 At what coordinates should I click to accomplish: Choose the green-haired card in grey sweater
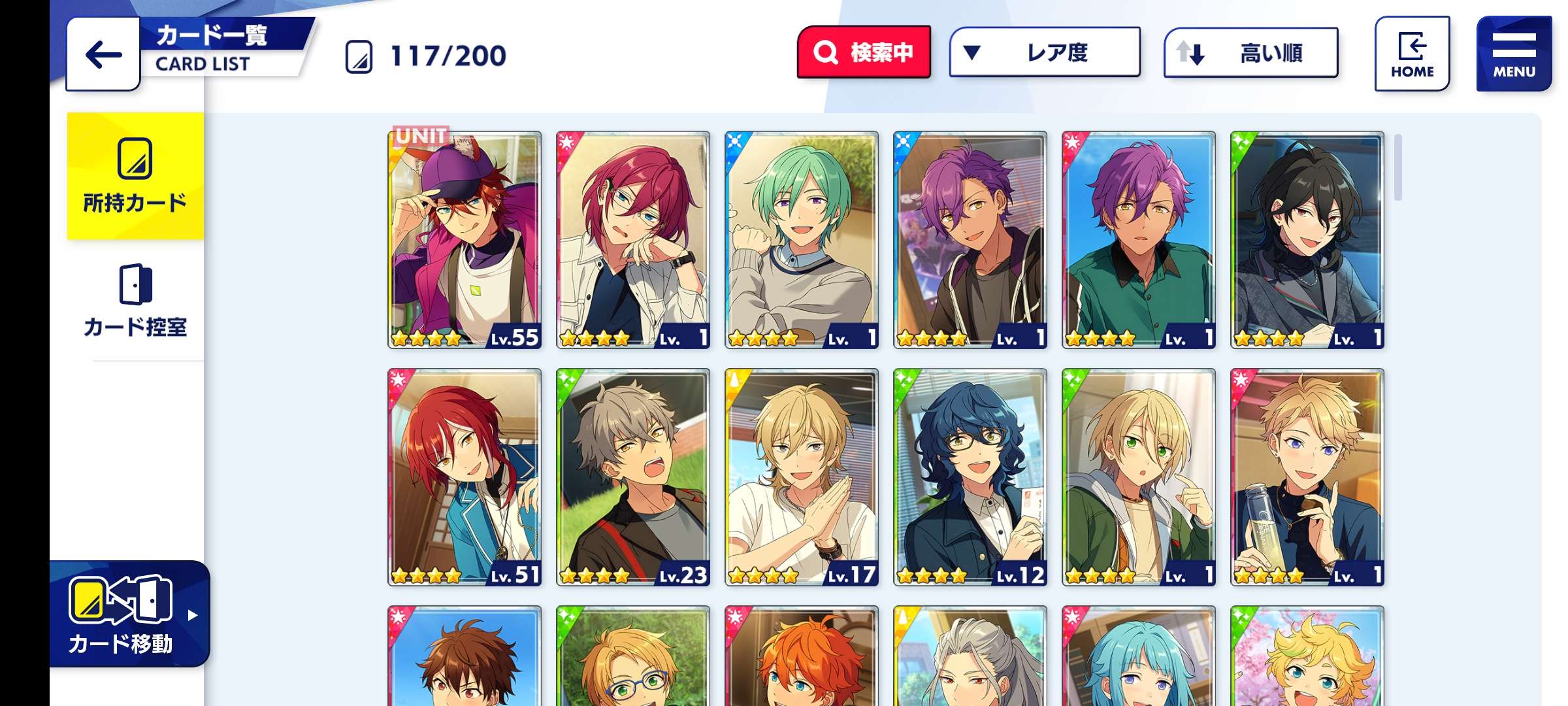pyautogui.click(x=802, y=240)
